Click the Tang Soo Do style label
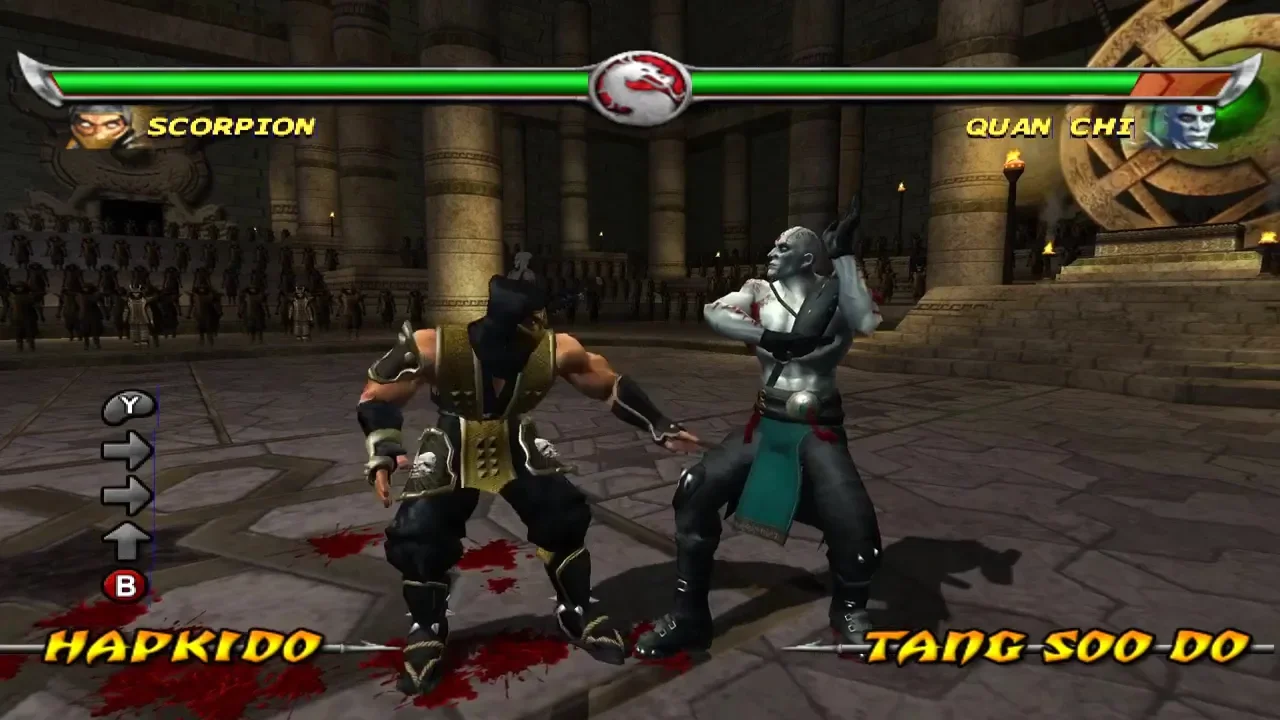The image size is (1280, 720). click(x=1058, y=647)
